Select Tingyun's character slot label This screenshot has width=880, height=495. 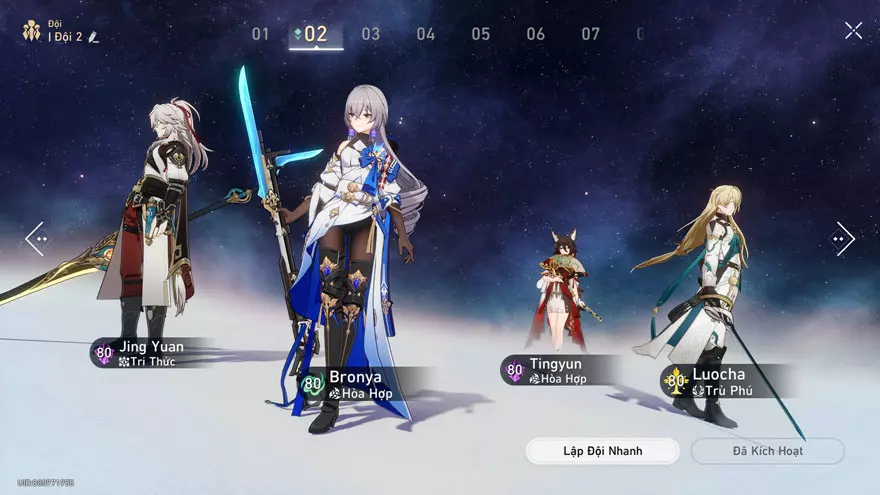pyautogui.click(x=553, y=371)
